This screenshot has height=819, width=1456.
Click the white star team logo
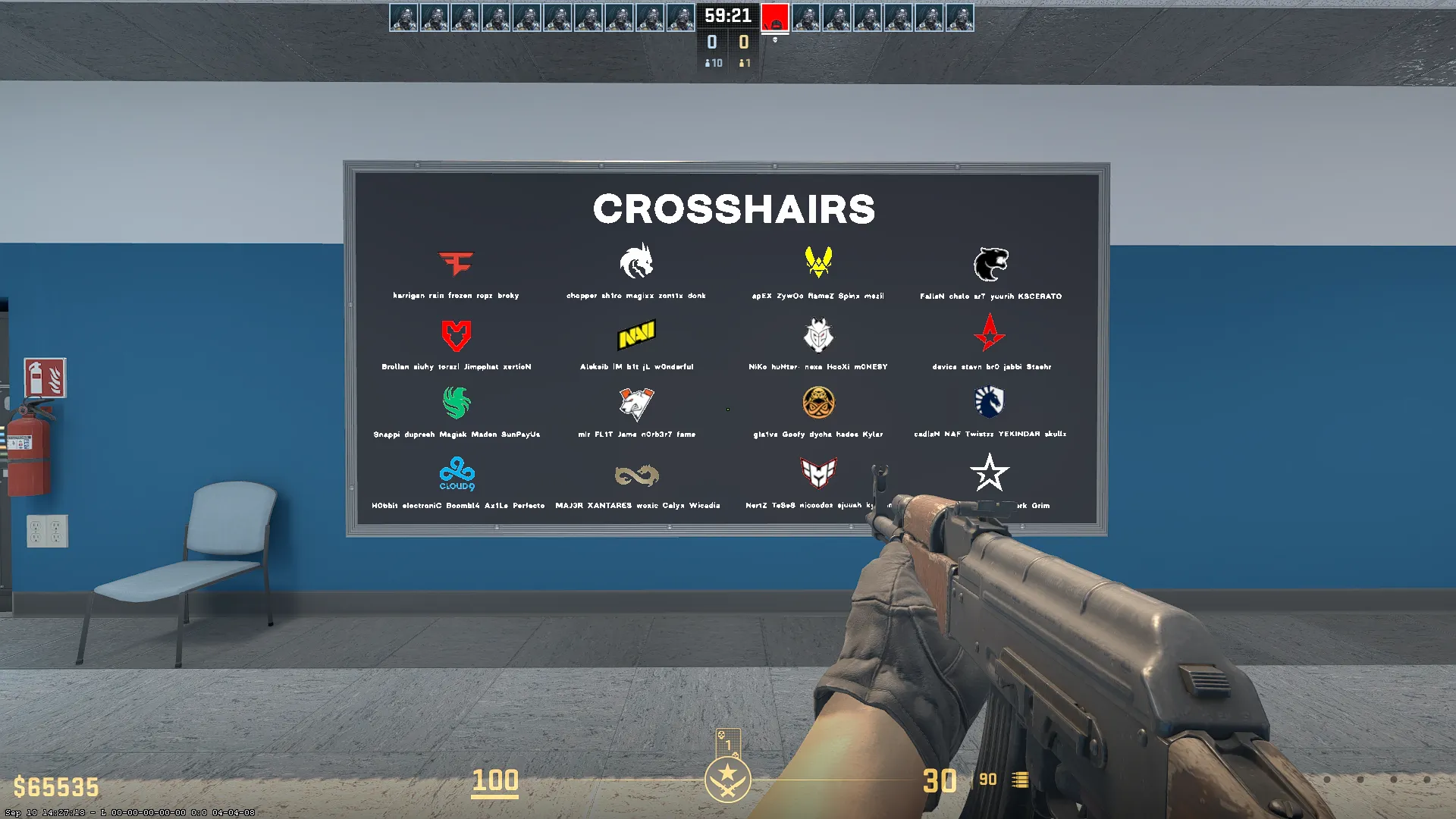(x=990, y=472)
